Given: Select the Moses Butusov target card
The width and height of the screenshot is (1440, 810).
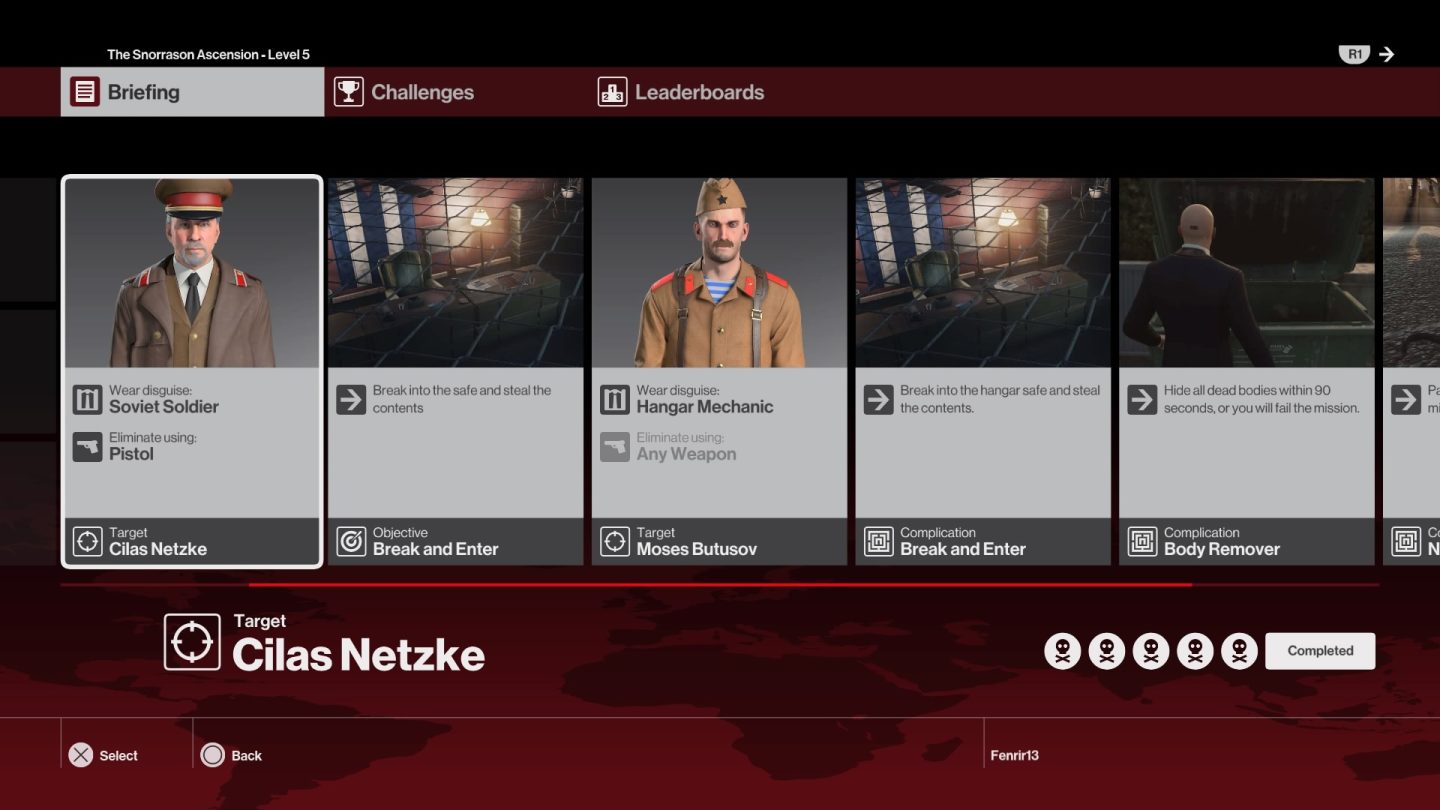Looking at the screenshot, I should [719, 370].
